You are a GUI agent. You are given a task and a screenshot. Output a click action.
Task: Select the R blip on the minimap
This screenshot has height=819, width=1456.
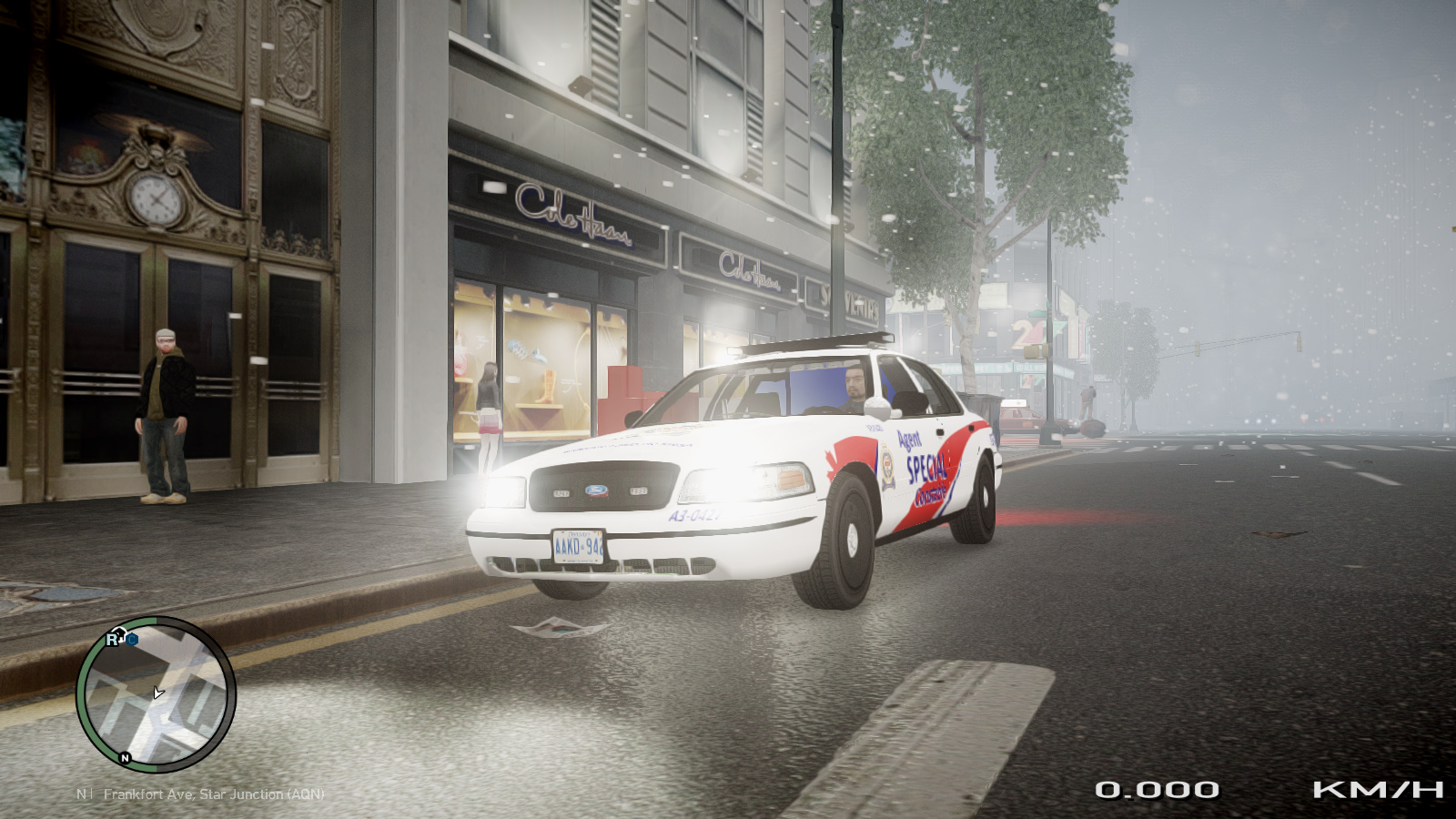tap(114, 640)
